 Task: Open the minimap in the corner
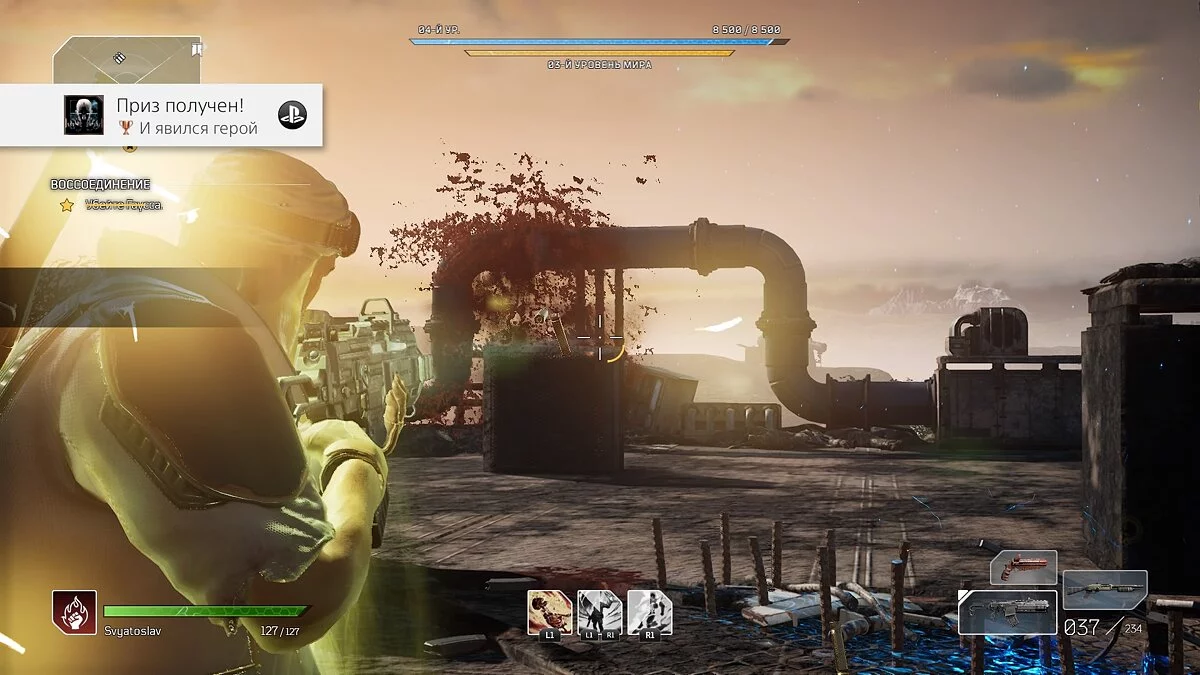126,60
